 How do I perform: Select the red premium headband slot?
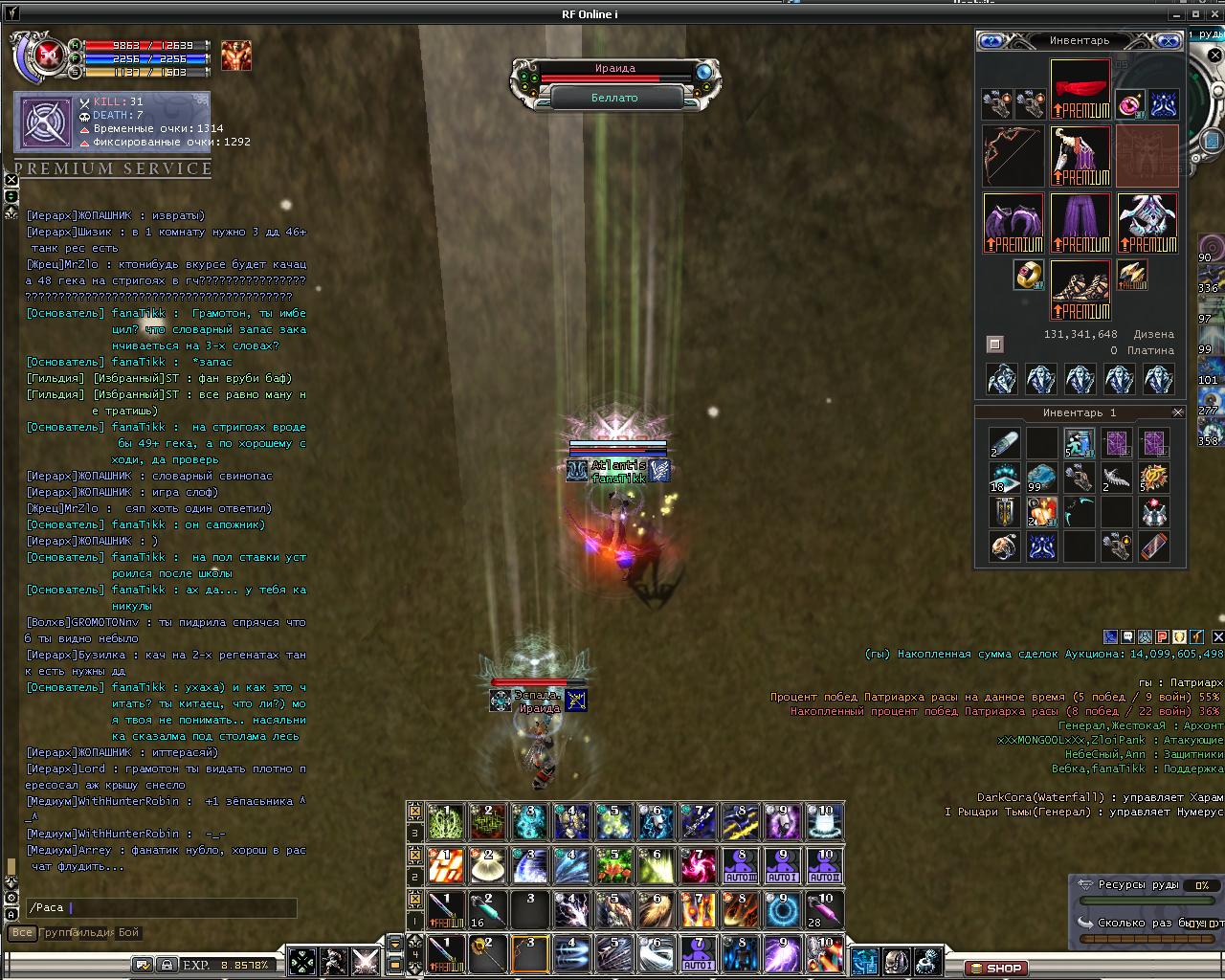coord(1080,89)
